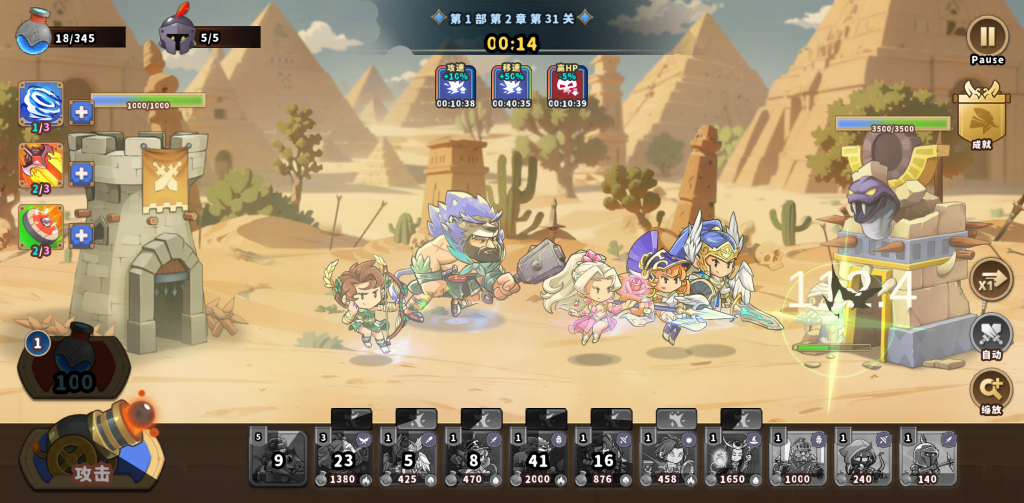Click the plus button beside shield skill
This screenshot has width=1024, height=503.
tap(82, 236)
